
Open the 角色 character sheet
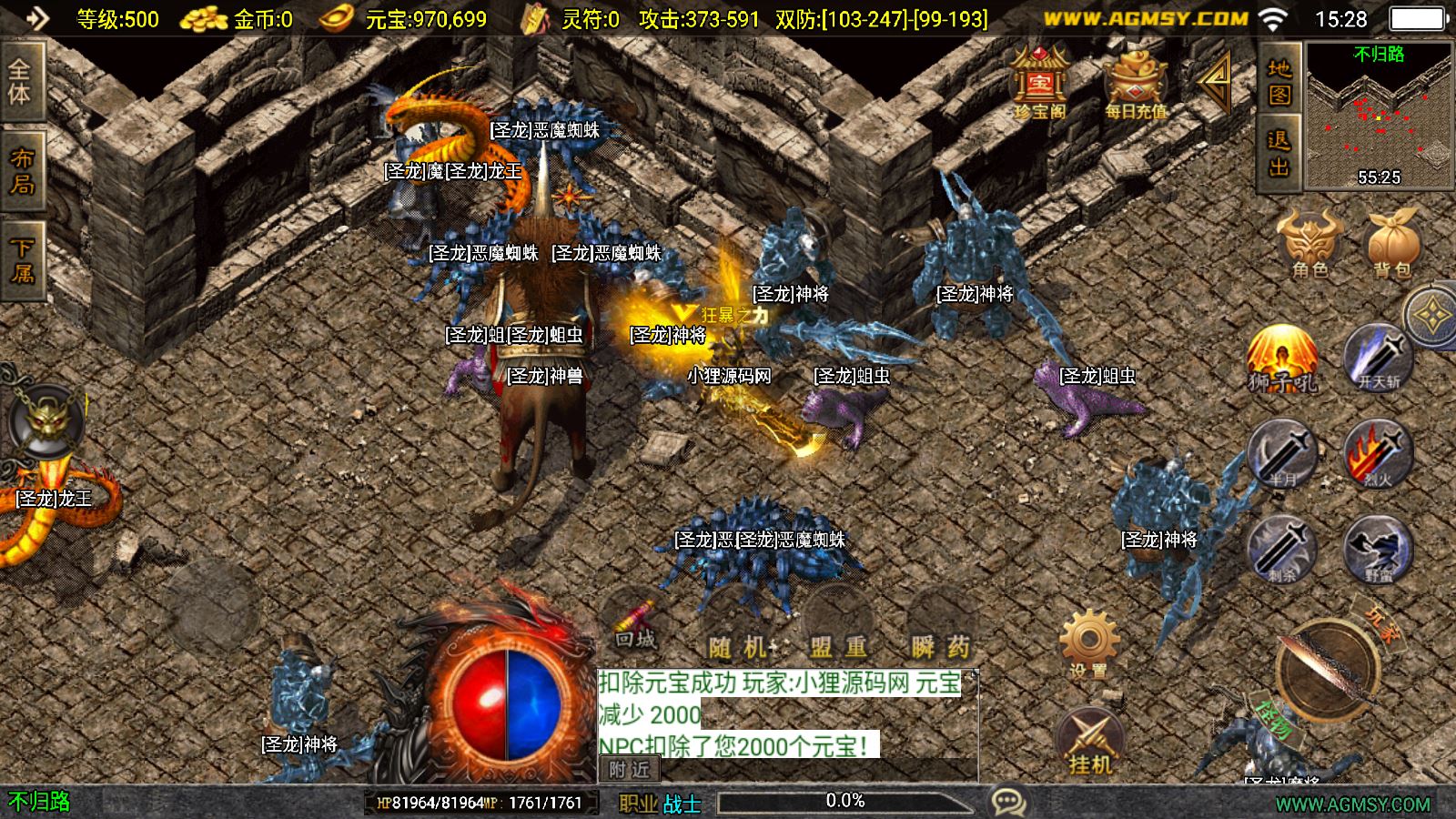(1310, 243)
